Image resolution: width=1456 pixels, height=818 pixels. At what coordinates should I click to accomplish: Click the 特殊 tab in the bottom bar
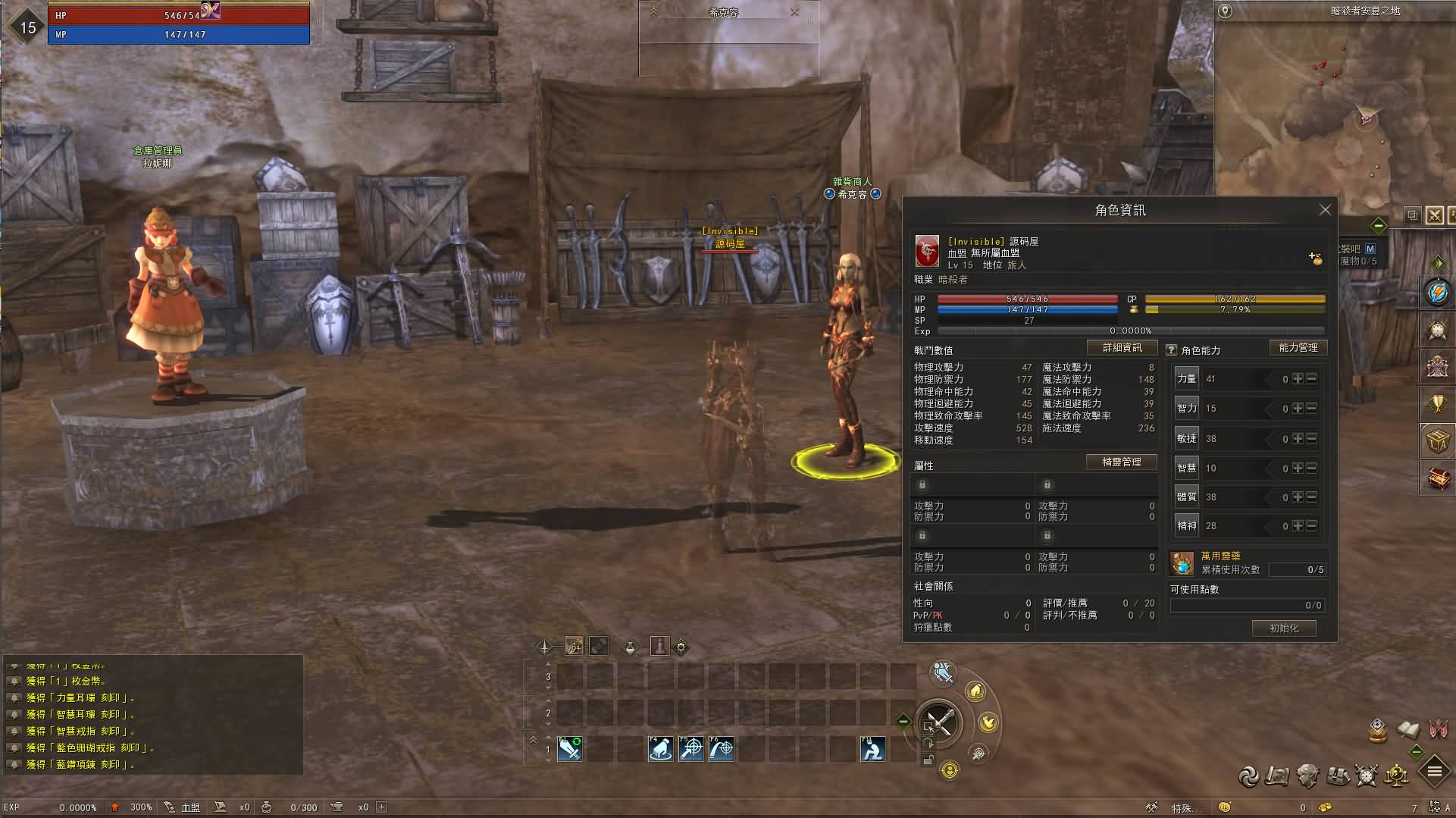(x=1181, y=807)
